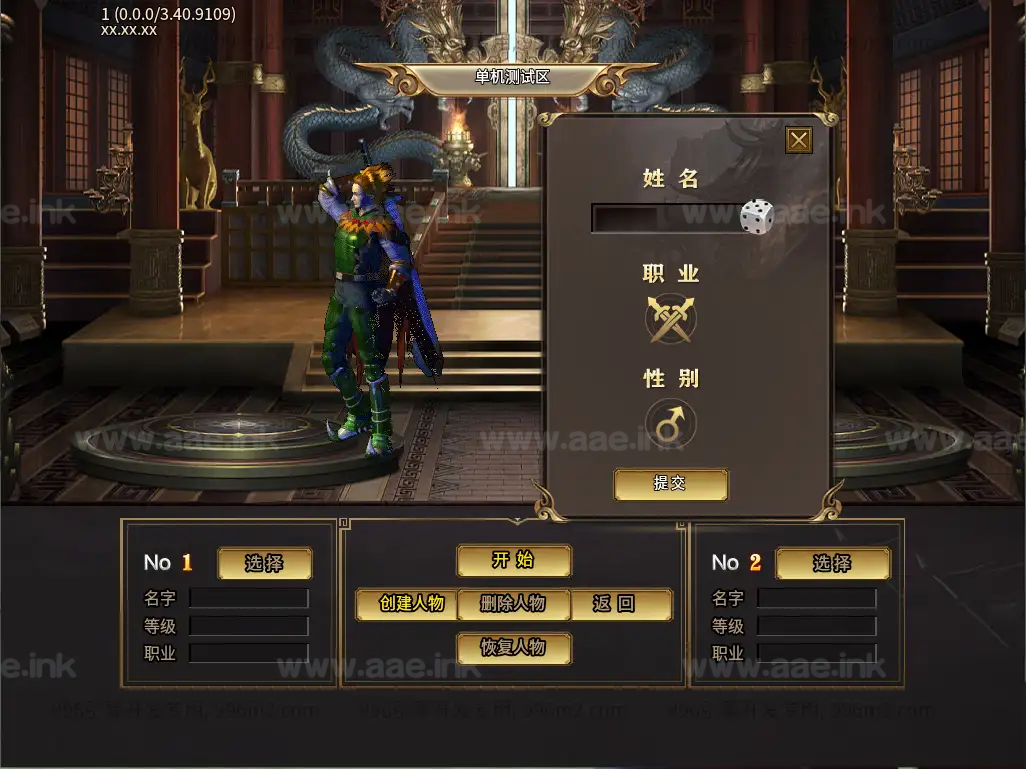
Task: Submit the character with 提交 button
Action: coord(670,484)
